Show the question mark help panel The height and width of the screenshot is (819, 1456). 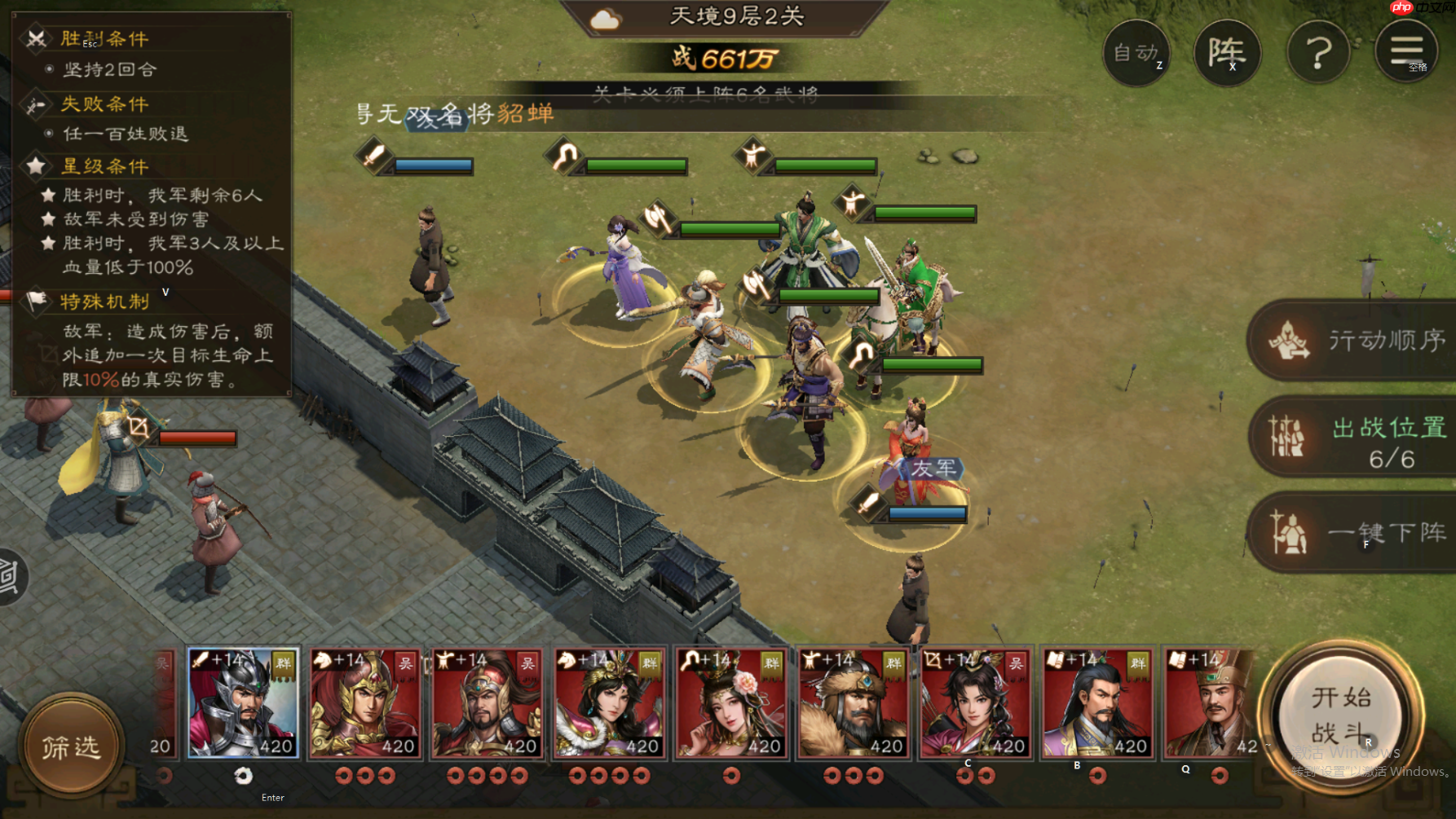[x=1318, y=53]
